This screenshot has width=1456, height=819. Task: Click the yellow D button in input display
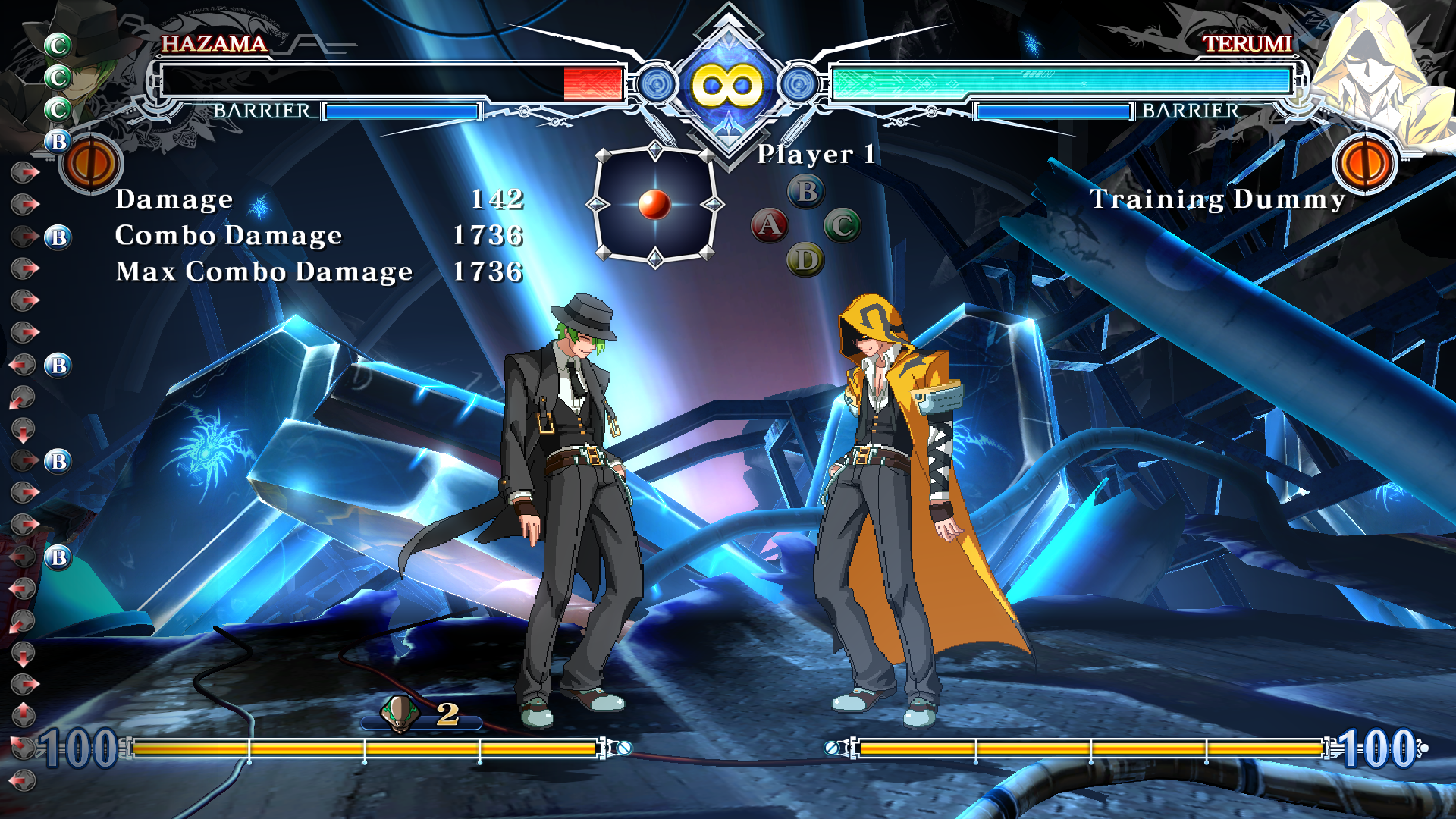[x=805, y=260]
